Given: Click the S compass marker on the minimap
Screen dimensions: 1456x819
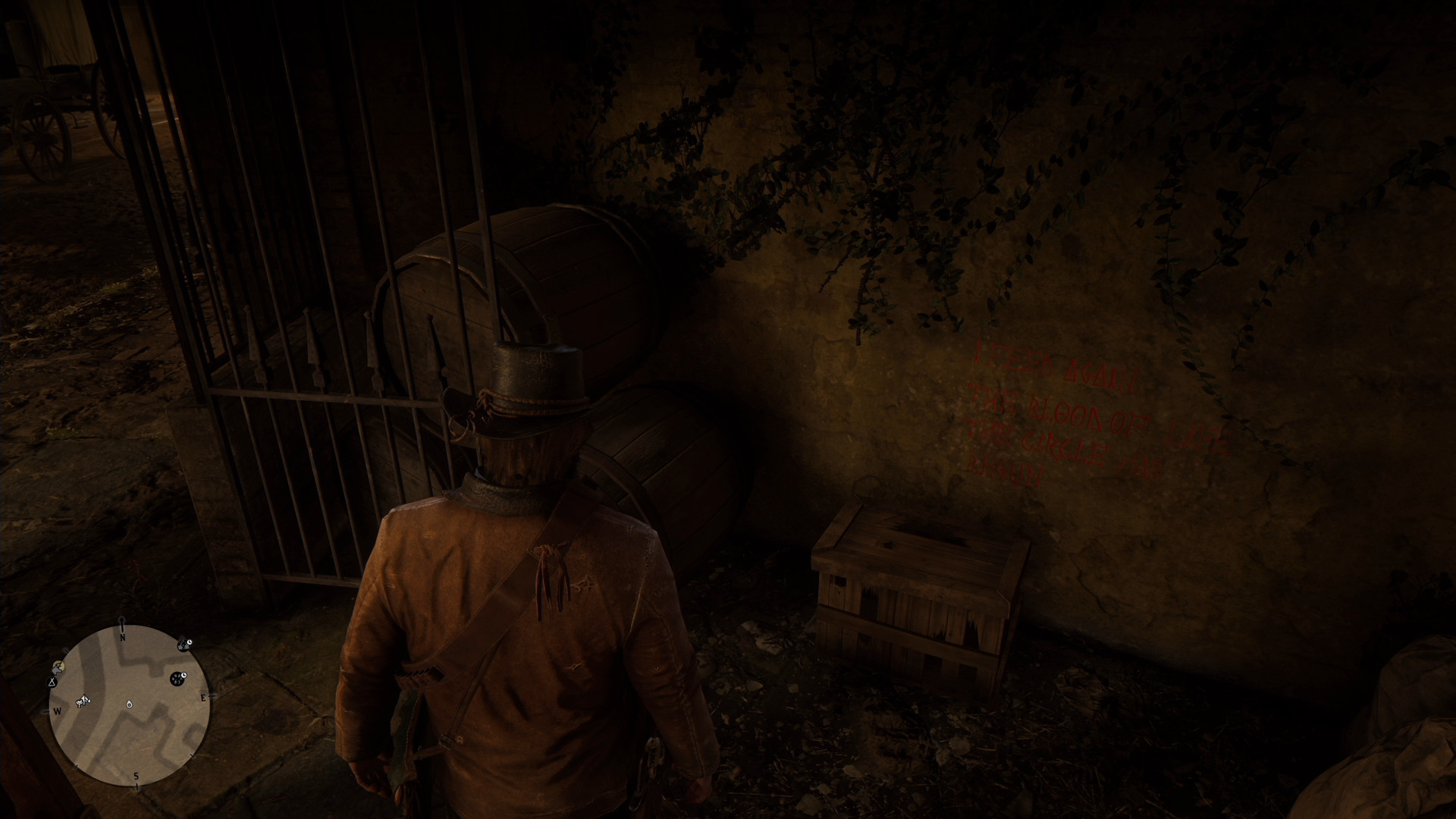Looking at the screenshot, I should [136, 775].
